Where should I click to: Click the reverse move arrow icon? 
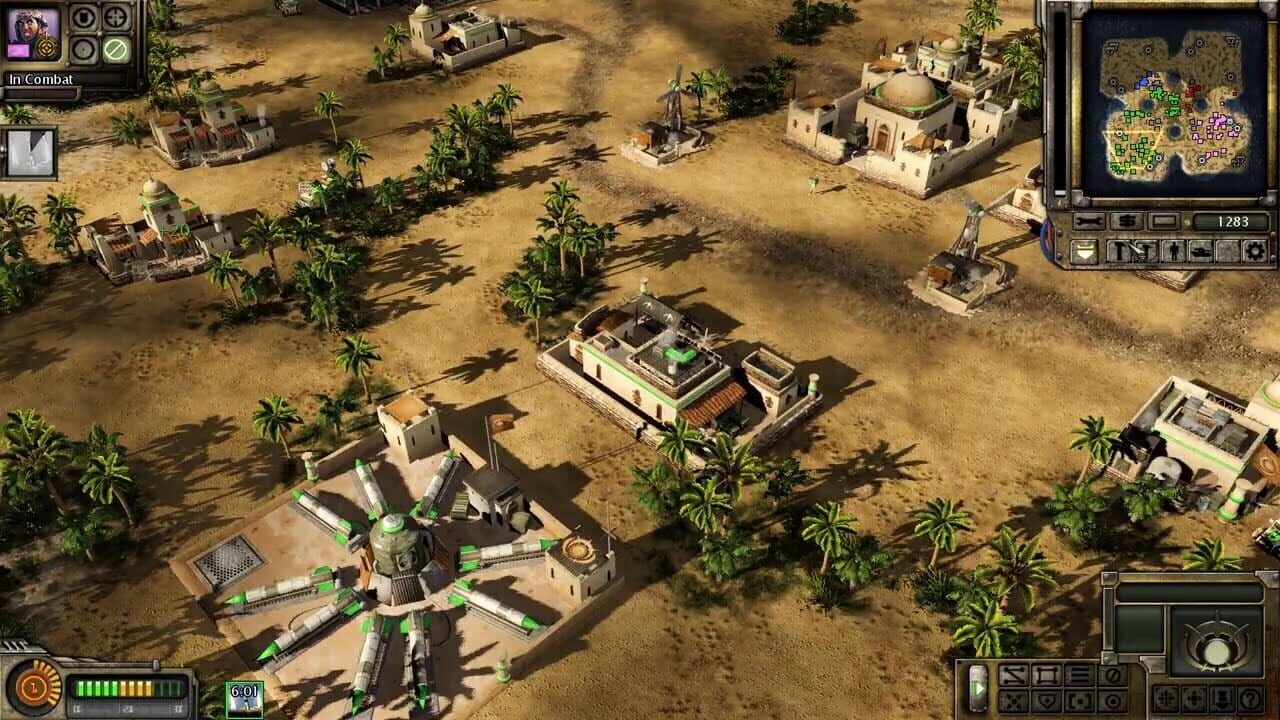1014,674
